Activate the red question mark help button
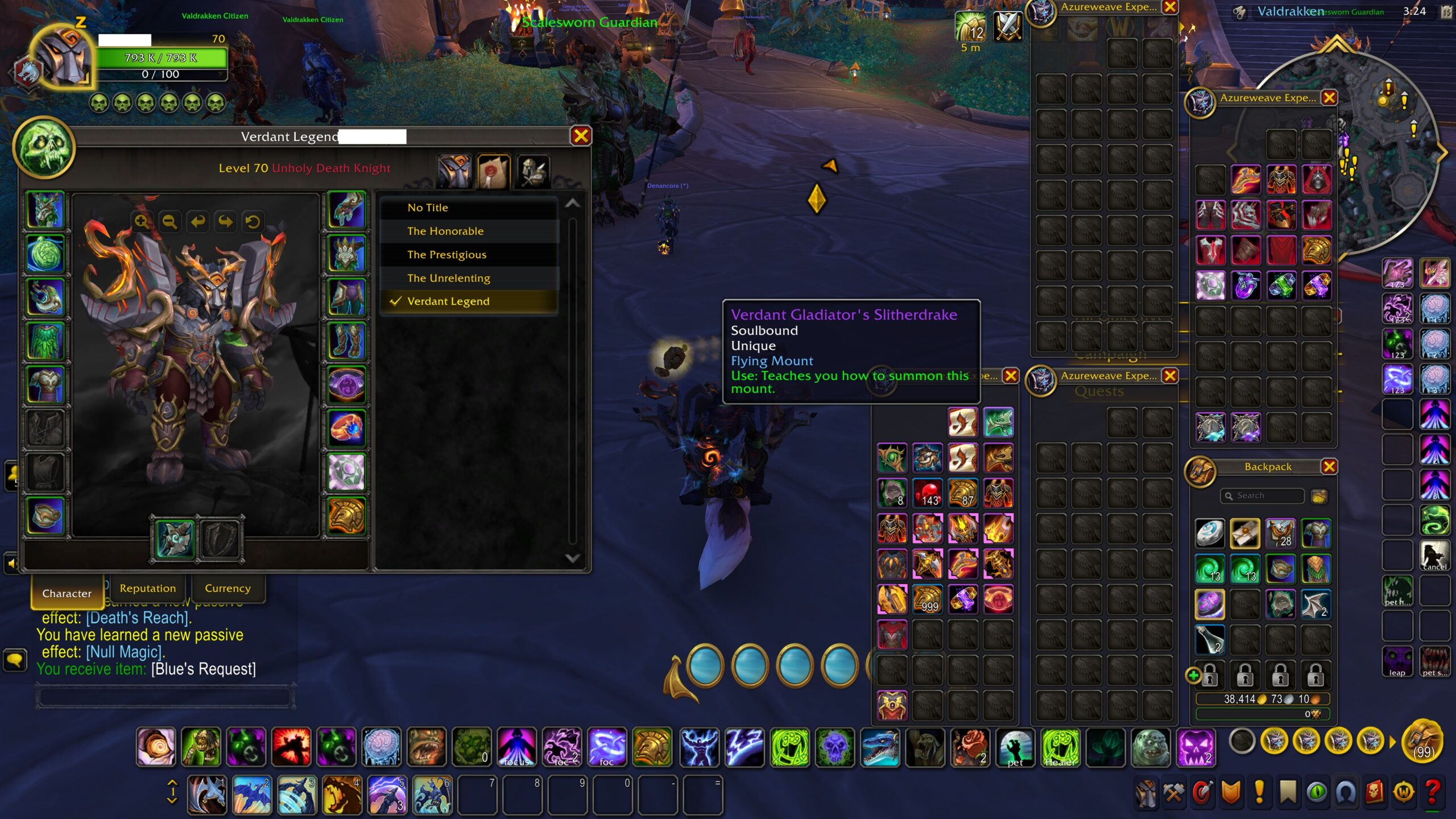 1433,792
